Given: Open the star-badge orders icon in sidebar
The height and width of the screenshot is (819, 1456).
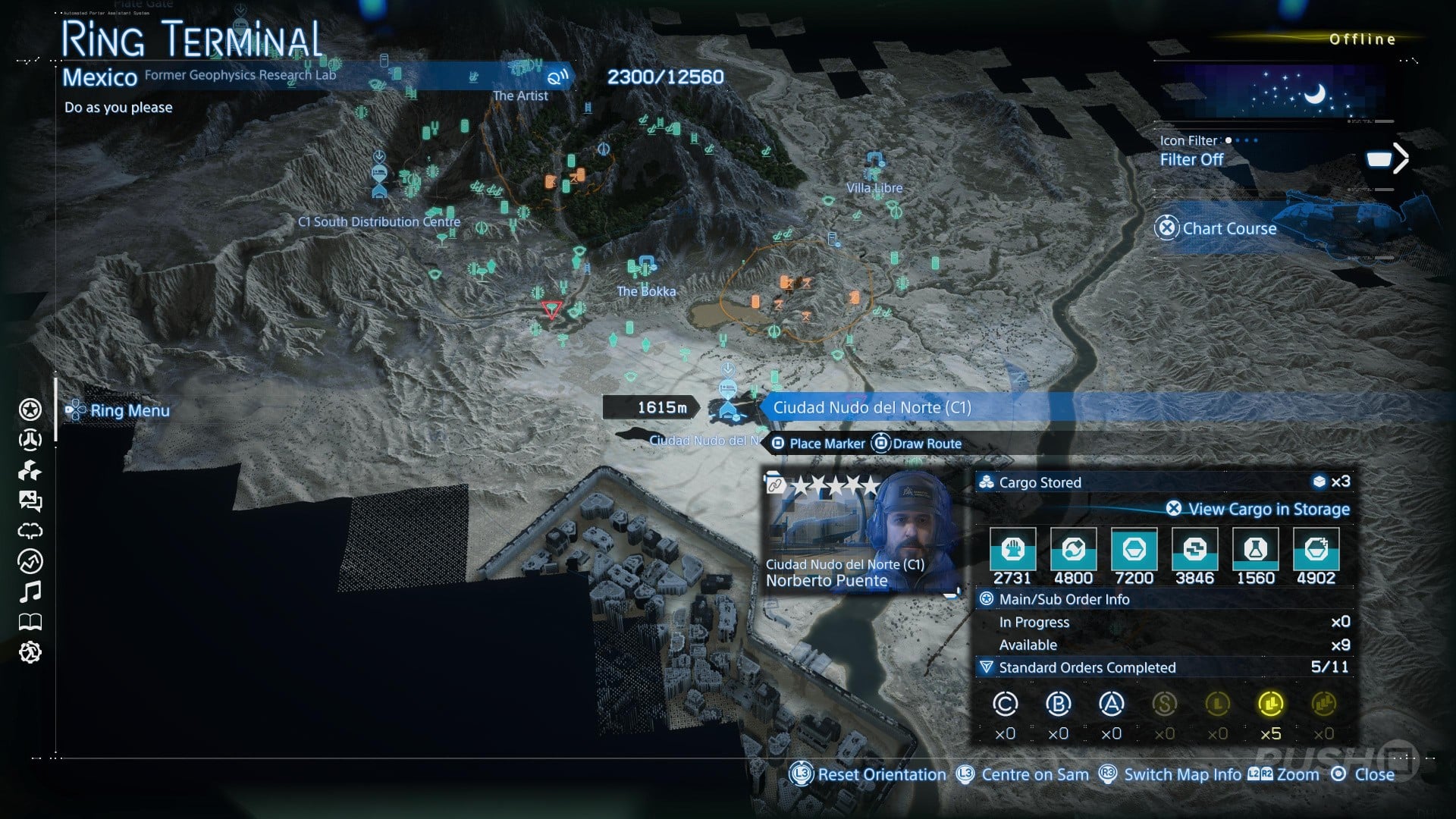Looking at the screenshot, I should point(30,410).
